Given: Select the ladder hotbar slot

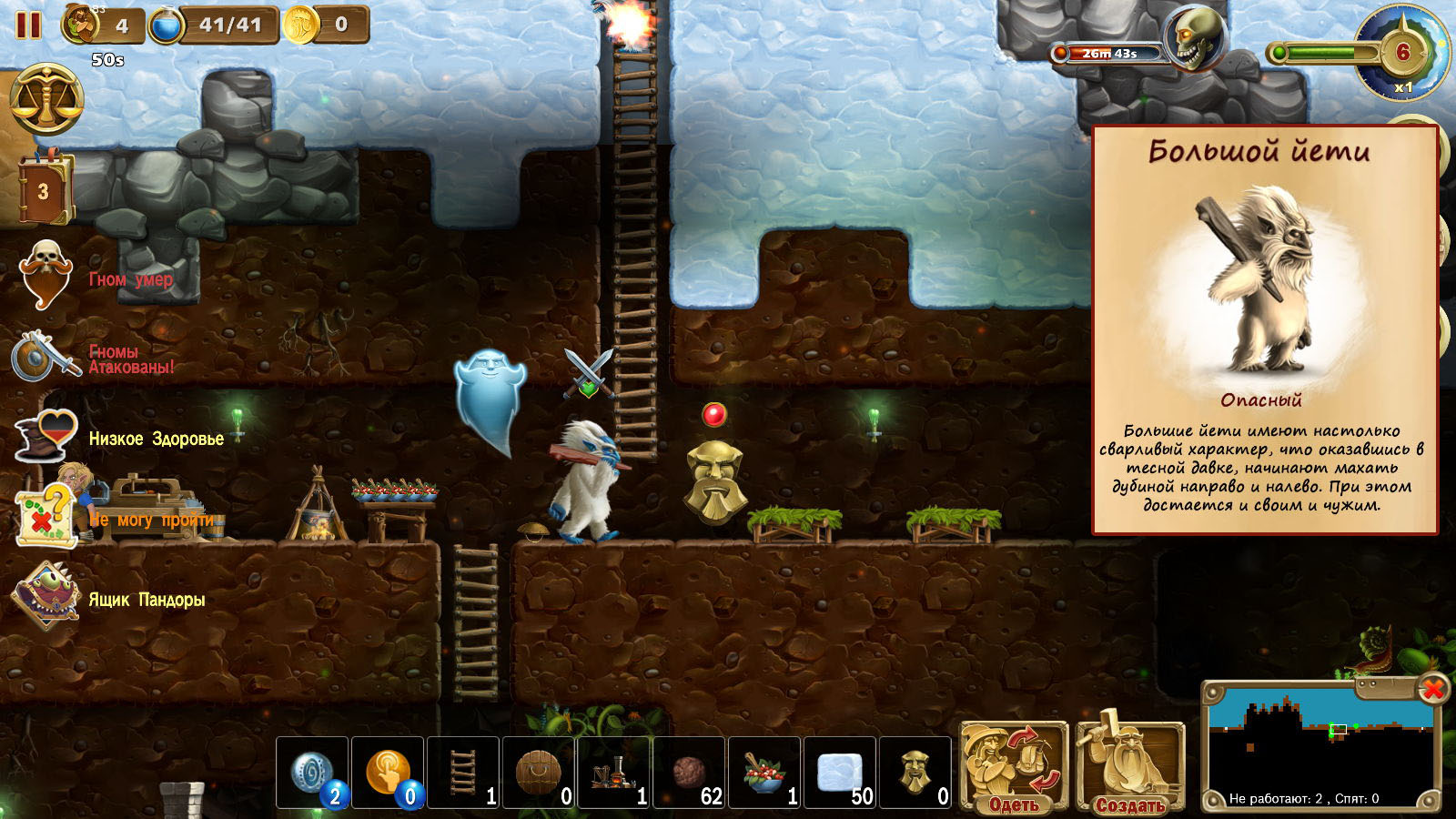Looking at the screenshot, I should click(x=463, y=773).
